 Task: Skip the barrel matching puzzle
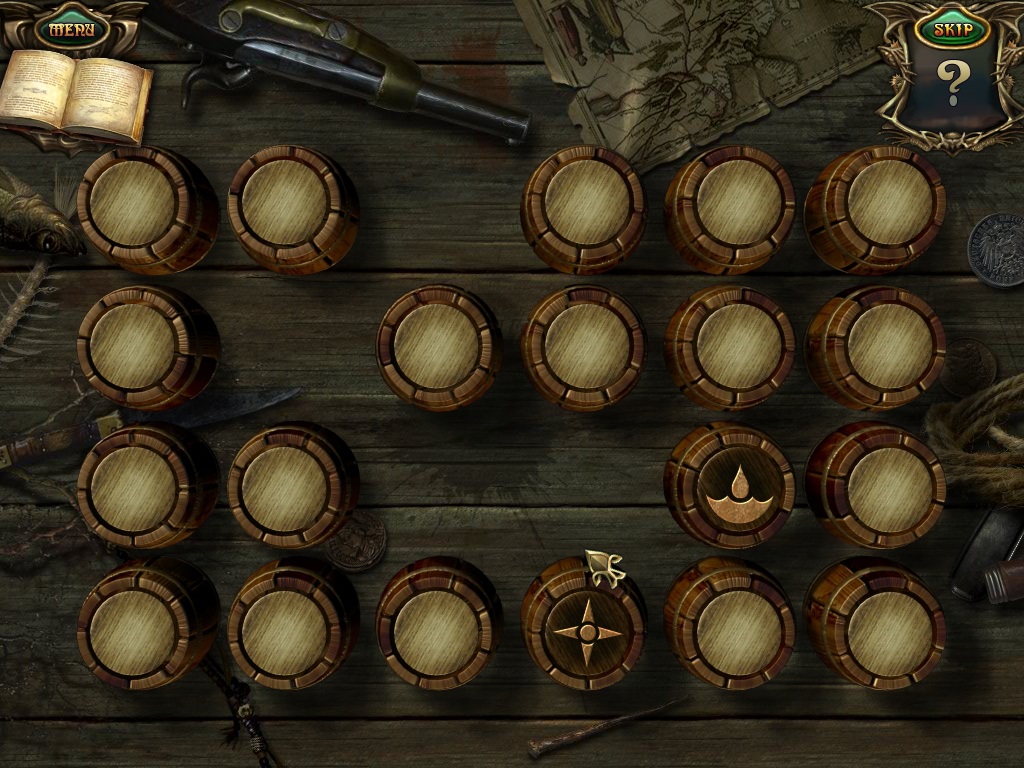(x=951, y=29)
